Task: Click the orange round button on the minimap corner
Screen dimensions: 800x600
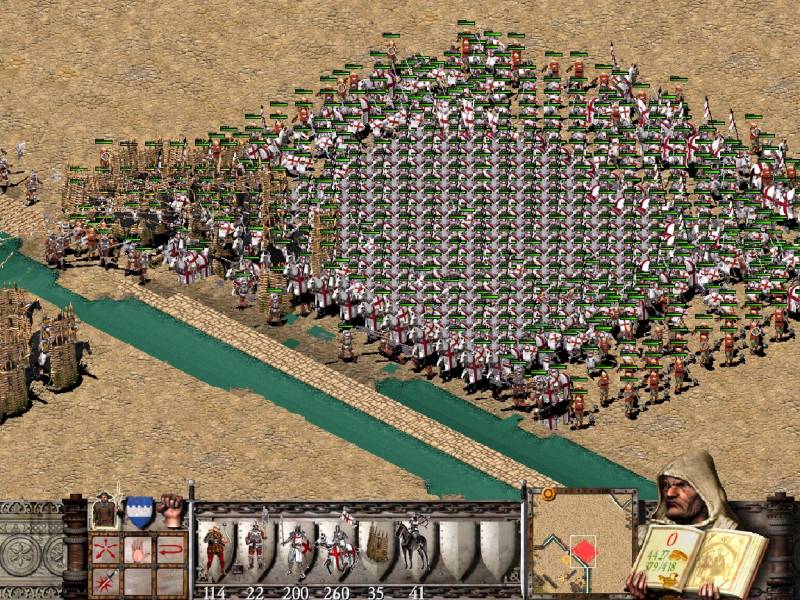Action: point(548,494)
